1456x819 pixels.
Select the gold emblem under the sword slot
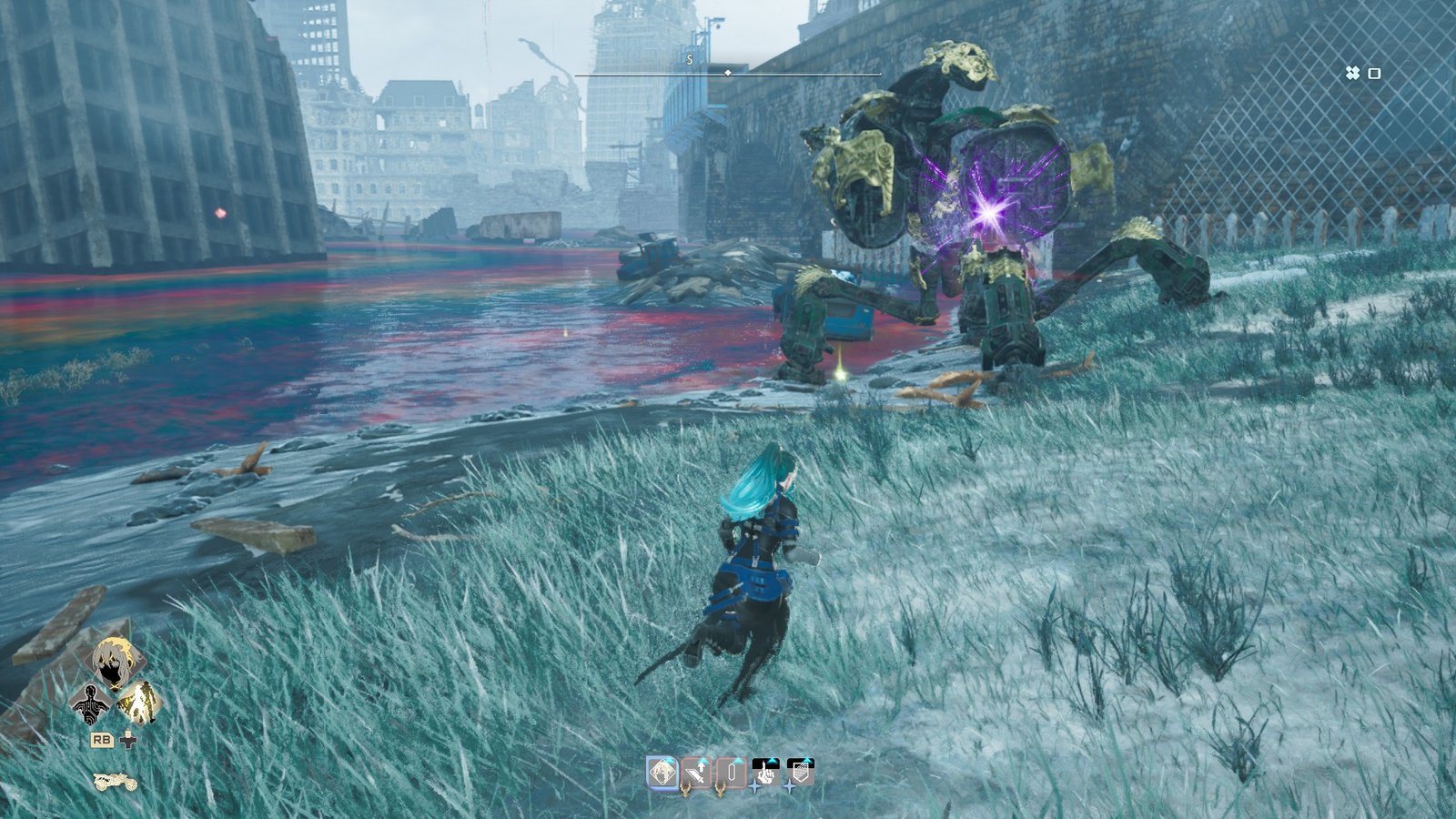coord(685,790)
